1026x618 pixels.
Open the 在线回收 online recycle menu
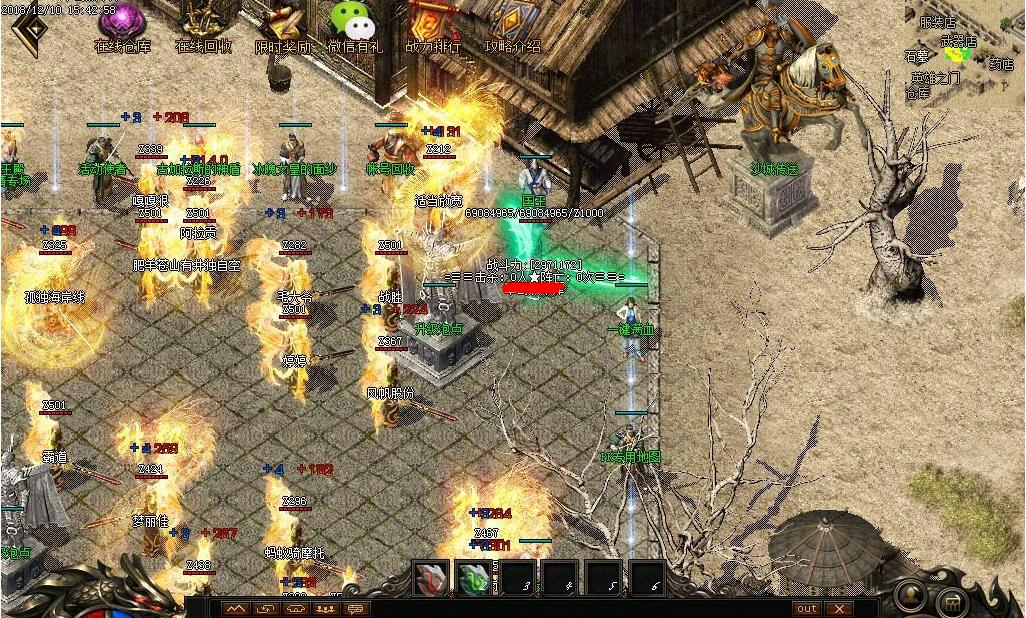(203, 23)
